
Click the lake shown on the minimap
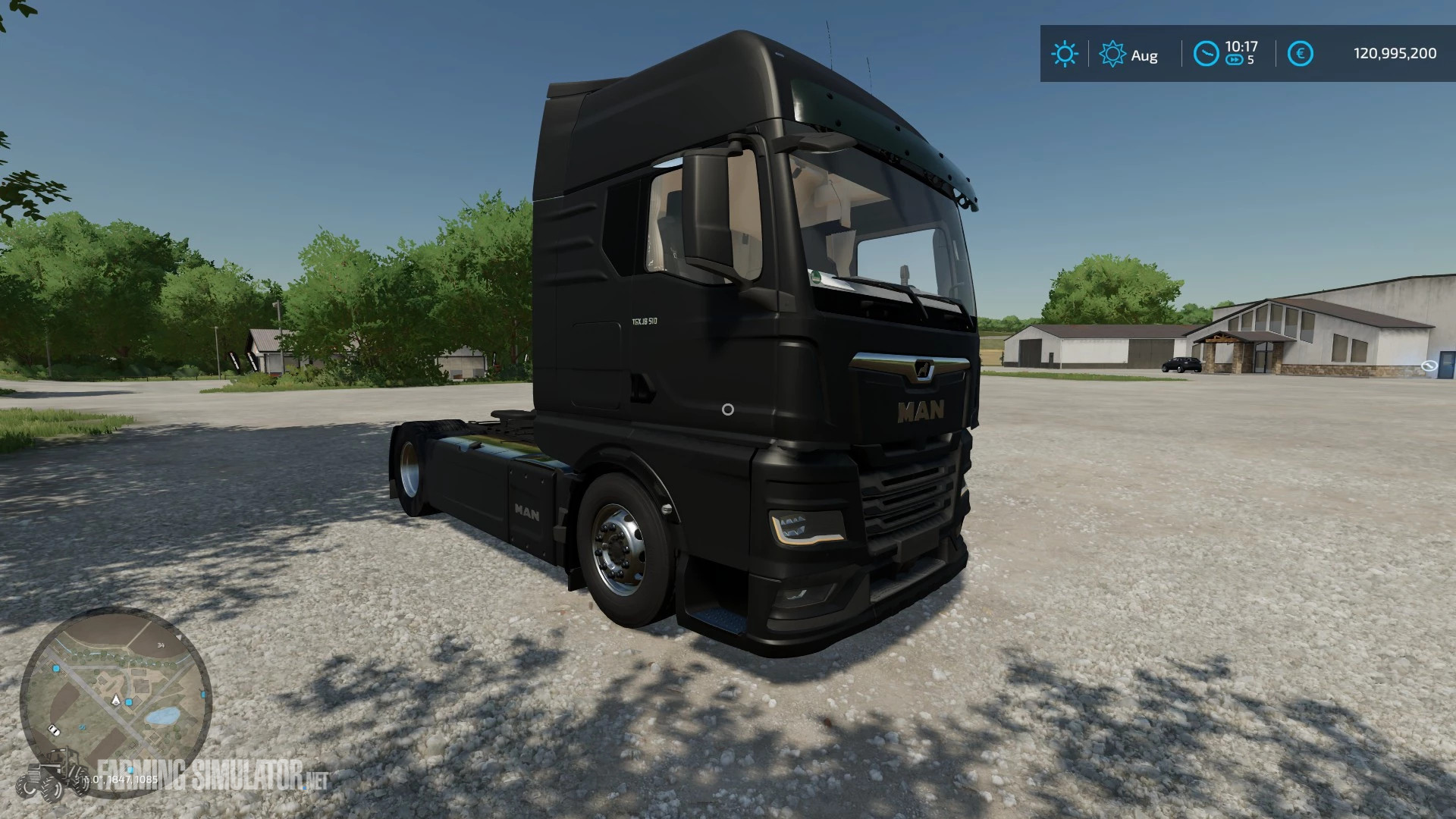163,716
